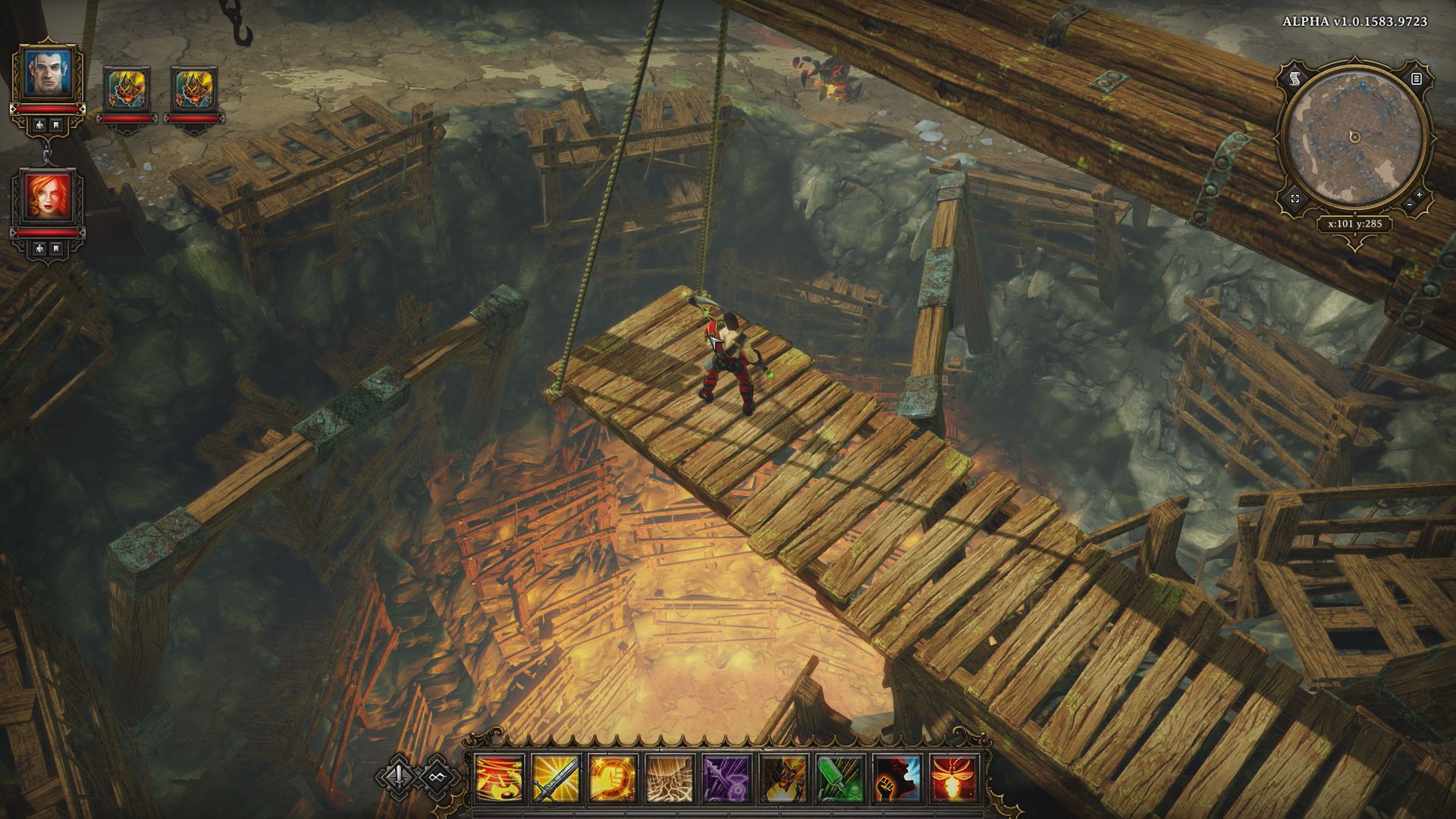This screenshot has height=819, width=1456.
Task: Expand the minimap to full map
Action: pyautogui.click(x=1294, y=199)
